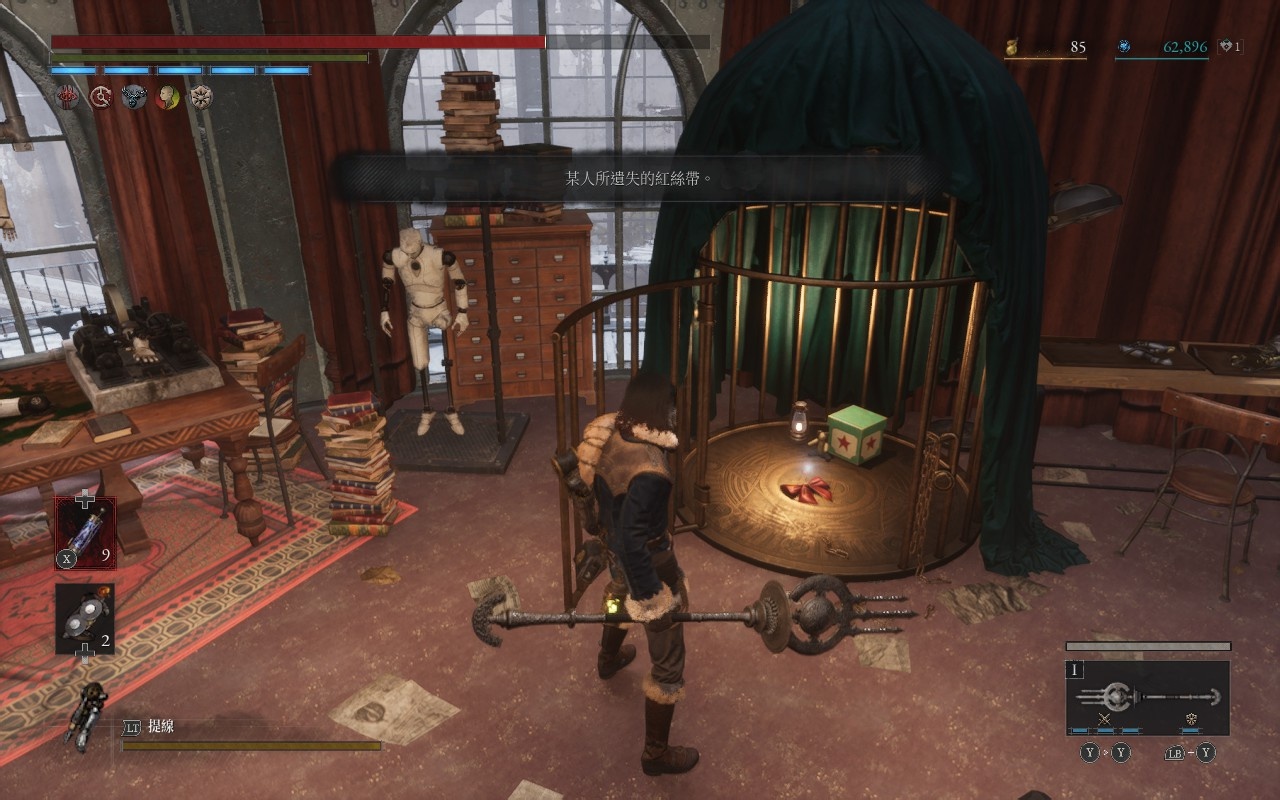Viewport: 1280px width, 800px height.
Task: Click the blue antlered stag status icon
Action: (x=134, y=97)
